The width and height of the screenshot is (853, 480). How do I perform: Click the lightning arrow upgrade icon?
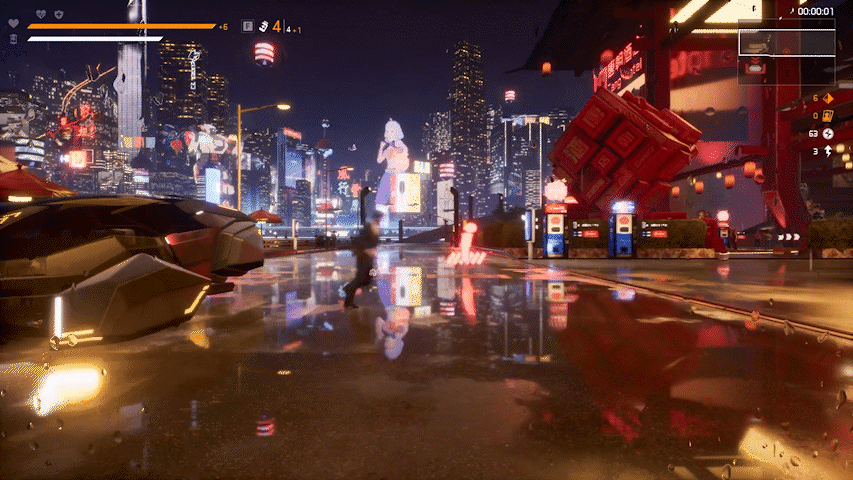click(x=828, y=151)
